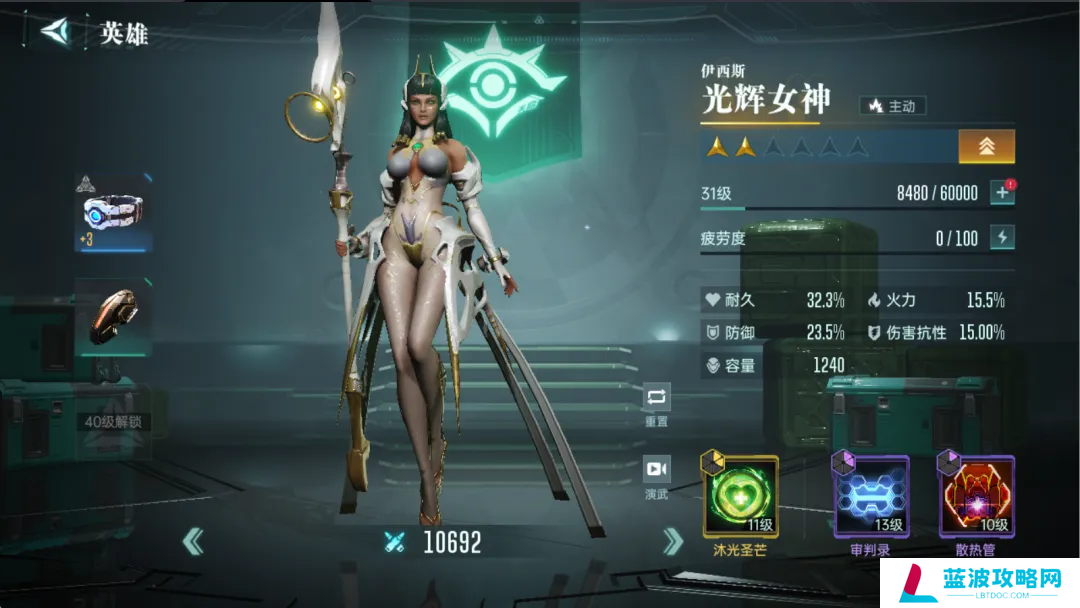Play the 演武 demo video
This screenshot has height=608, width=1080.
coord(657,470)
